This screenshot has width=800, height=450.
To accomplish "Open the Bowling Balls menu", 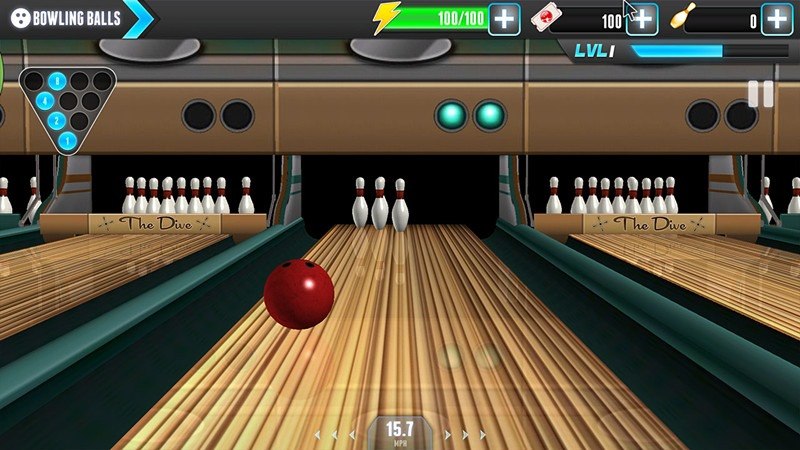I will pyautogui.click(x=68, y=18).
